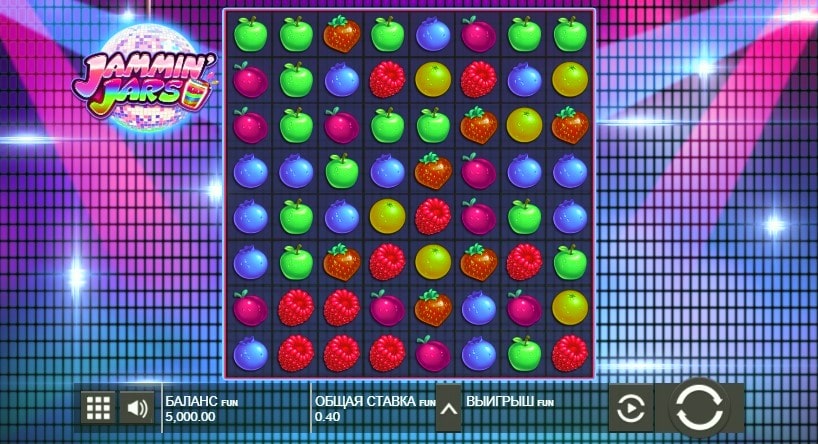Spin the reels with the round arrow button
The height and width of the screenshot is (444, 818).
698,408
